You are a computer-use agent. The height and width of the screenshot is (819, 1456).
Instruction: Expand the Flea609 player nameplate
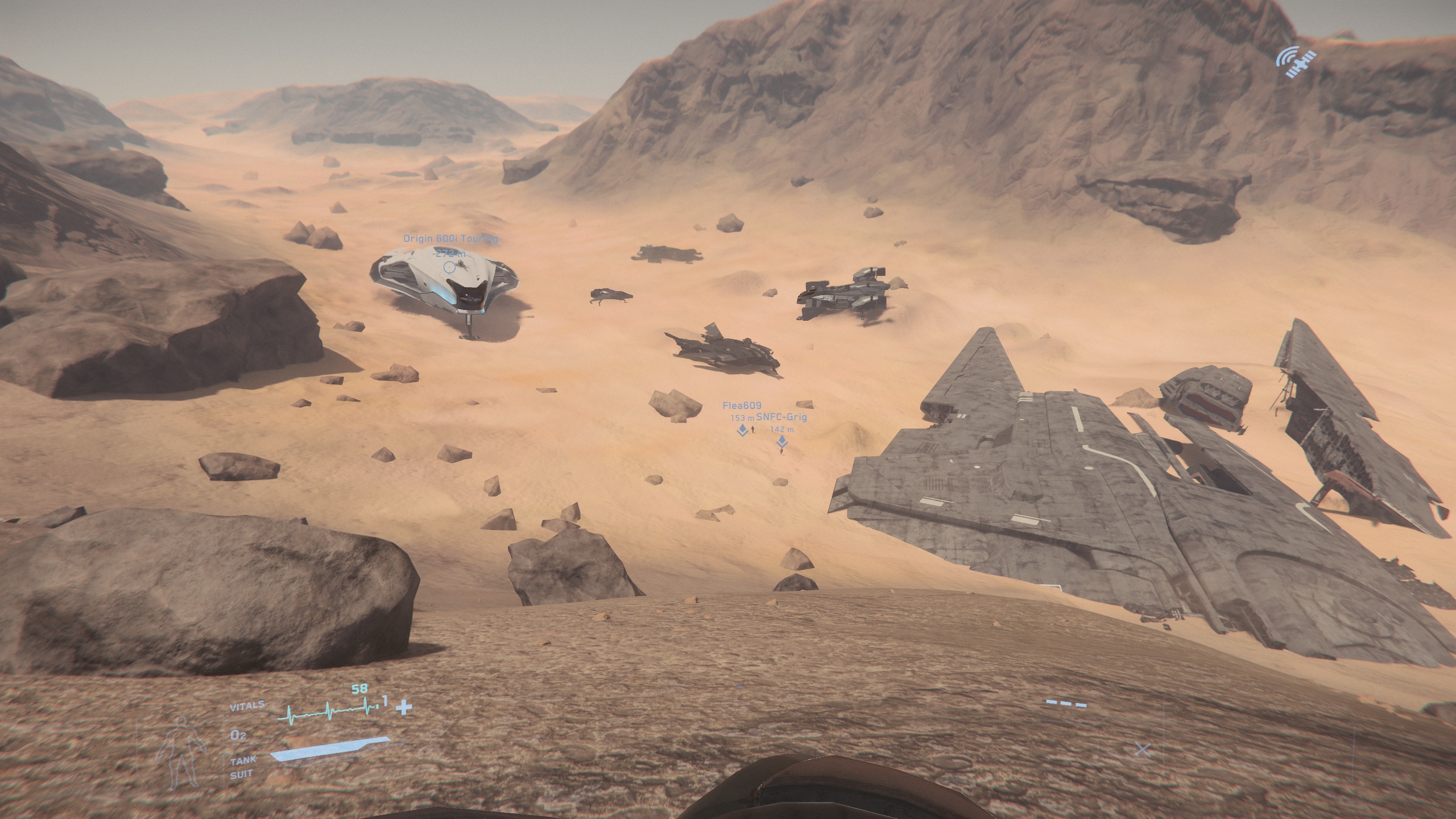tap(743, 406)
